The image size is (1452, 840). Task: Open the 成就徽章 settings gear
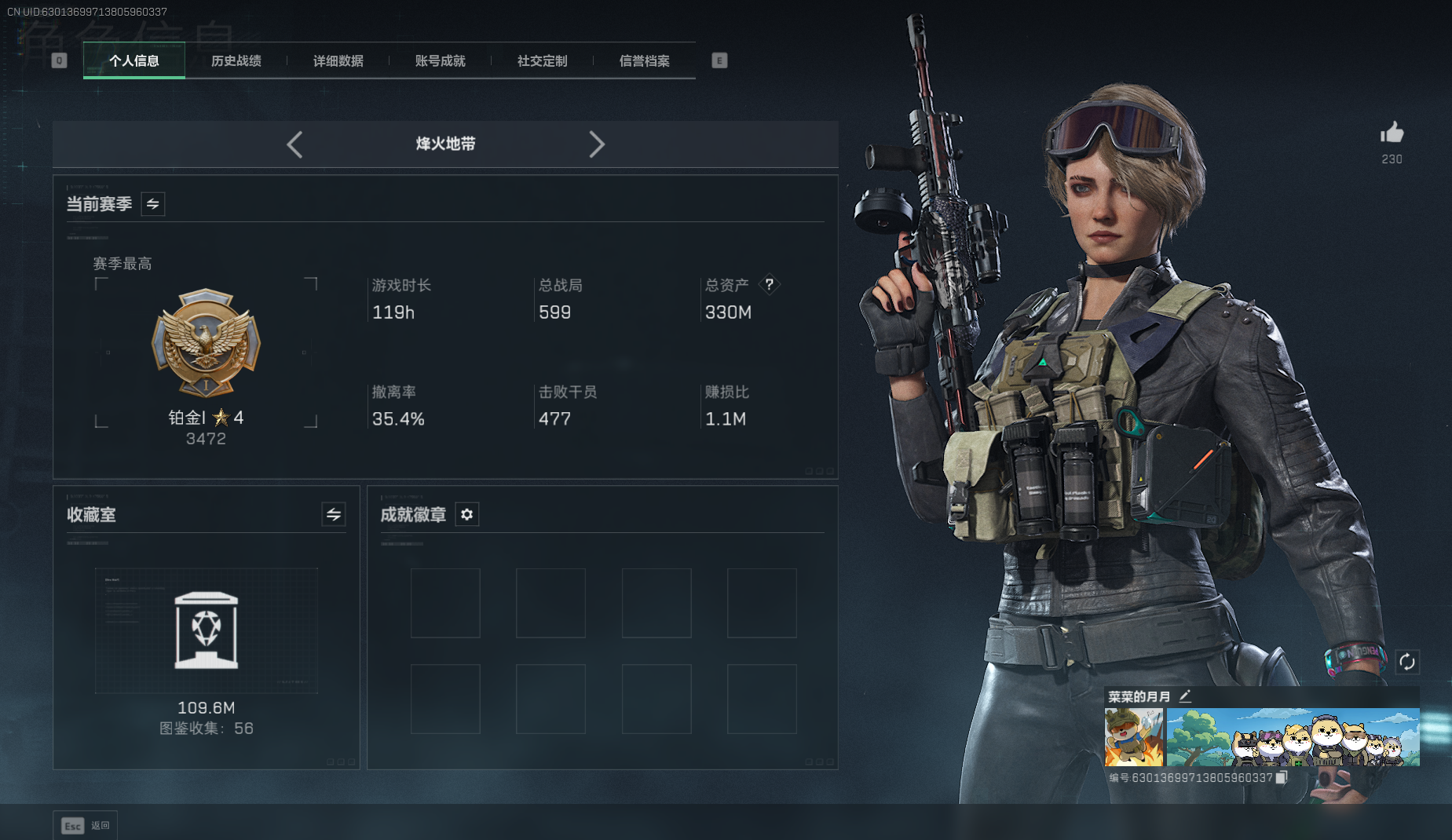coord(466,514)
